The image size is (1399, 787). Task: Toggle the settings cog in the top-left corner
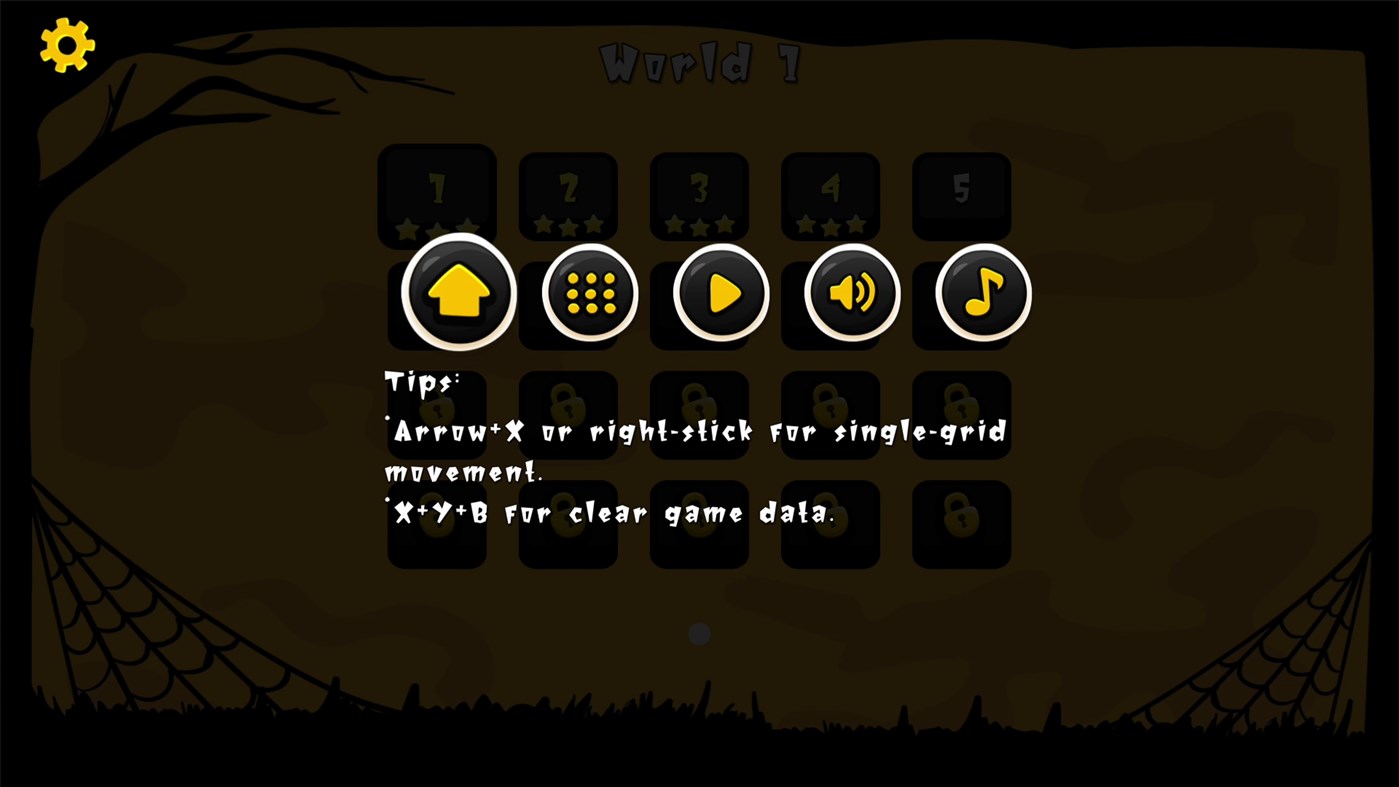click(x=66, y=44)
